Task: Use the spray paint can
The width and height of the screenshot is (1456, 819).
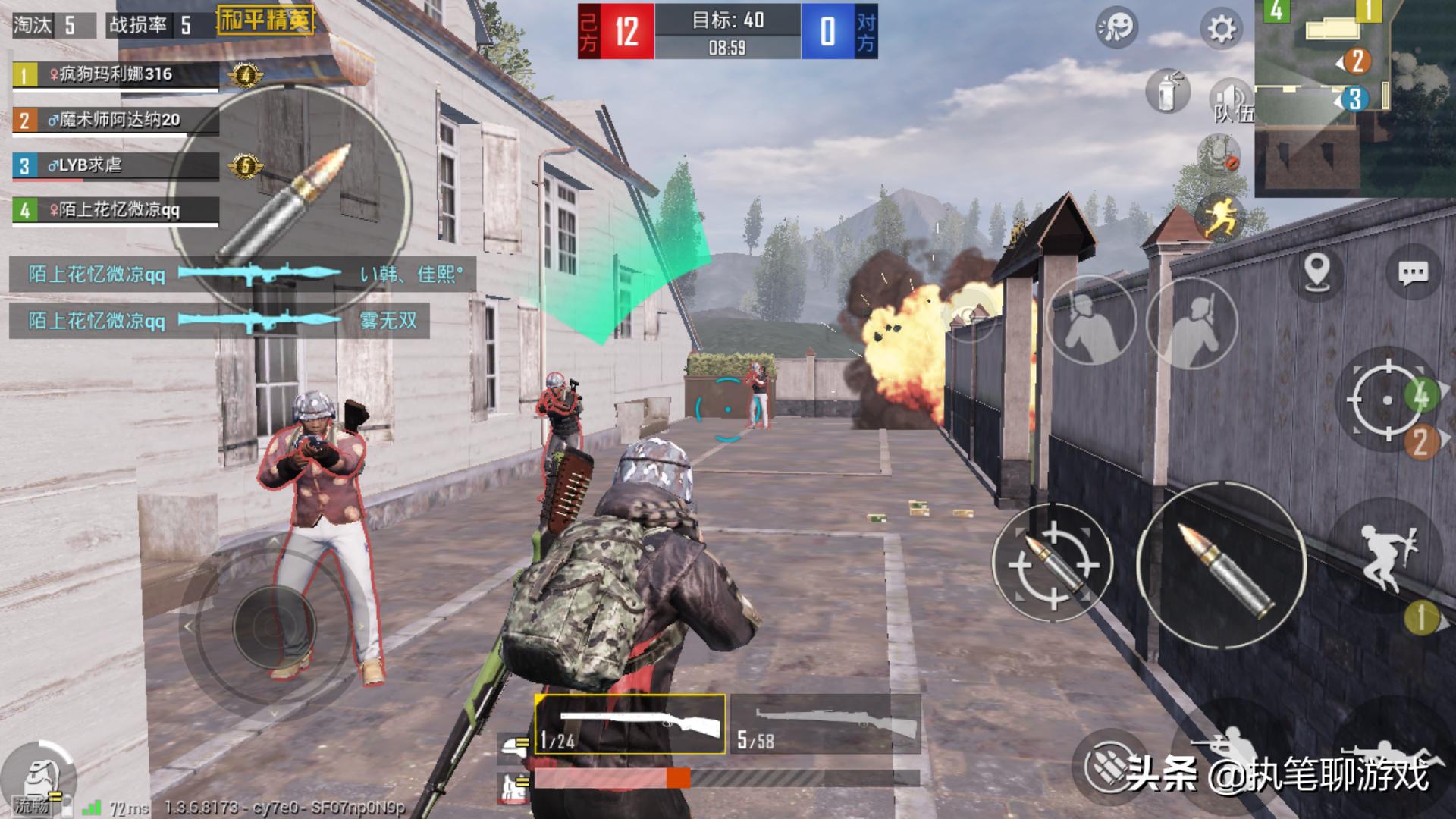Action: (x=1168, y=93)
